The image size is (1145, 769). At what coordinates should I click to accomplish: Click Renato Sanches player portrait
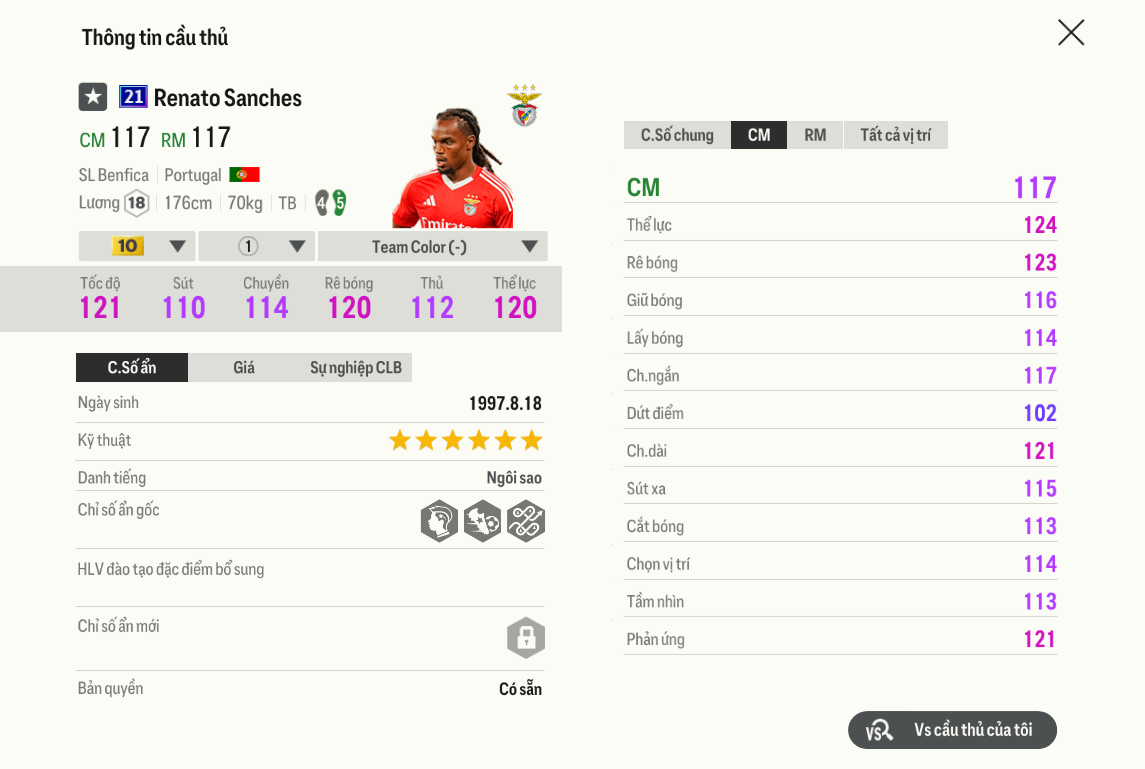pos(455,170)
